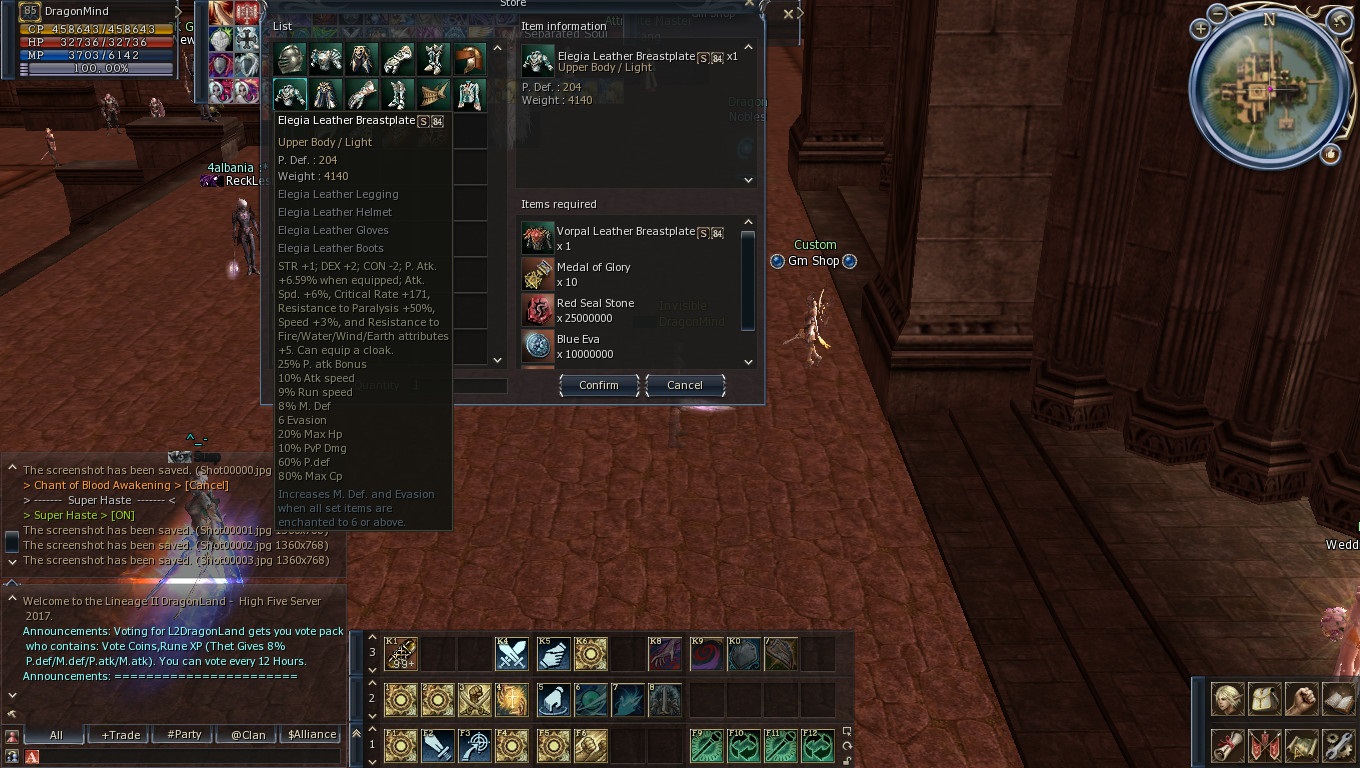Switch to the +Trade chat tab
This screenshot has height=768, width=1360.
[x=121, y=735]
